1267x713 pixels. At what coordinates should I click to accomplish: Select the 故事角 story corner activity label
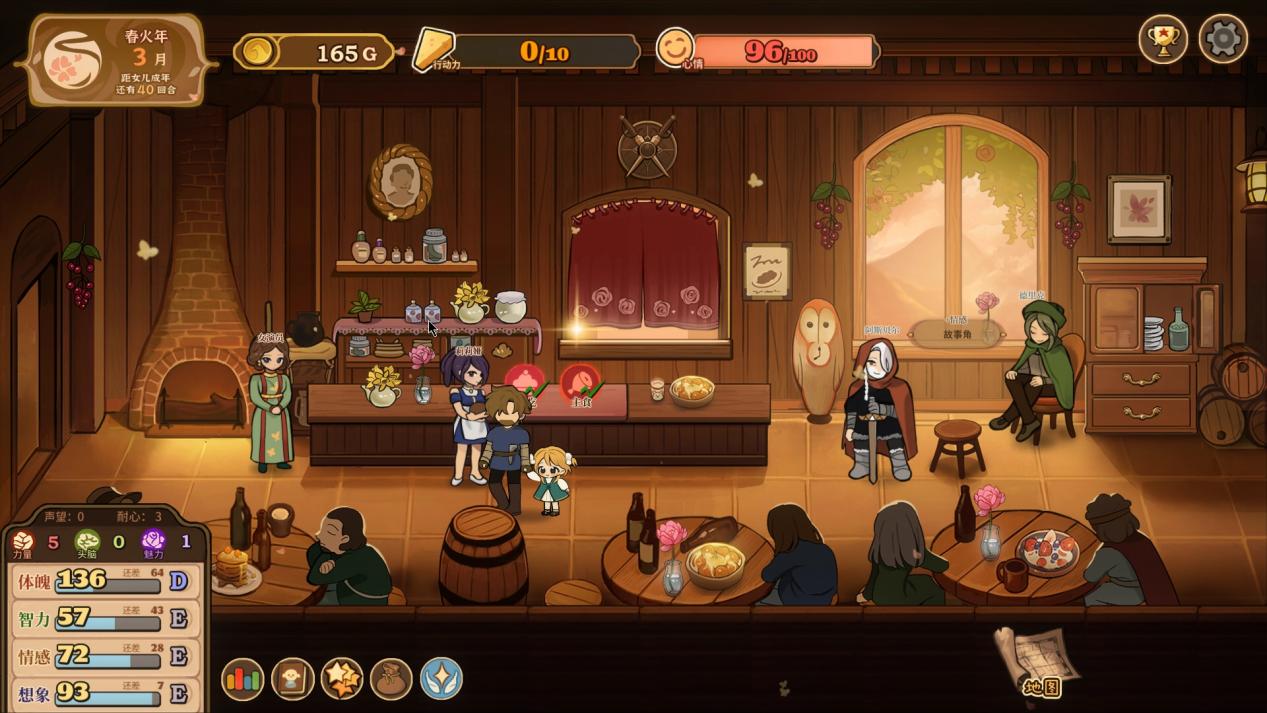coord(957,334)
